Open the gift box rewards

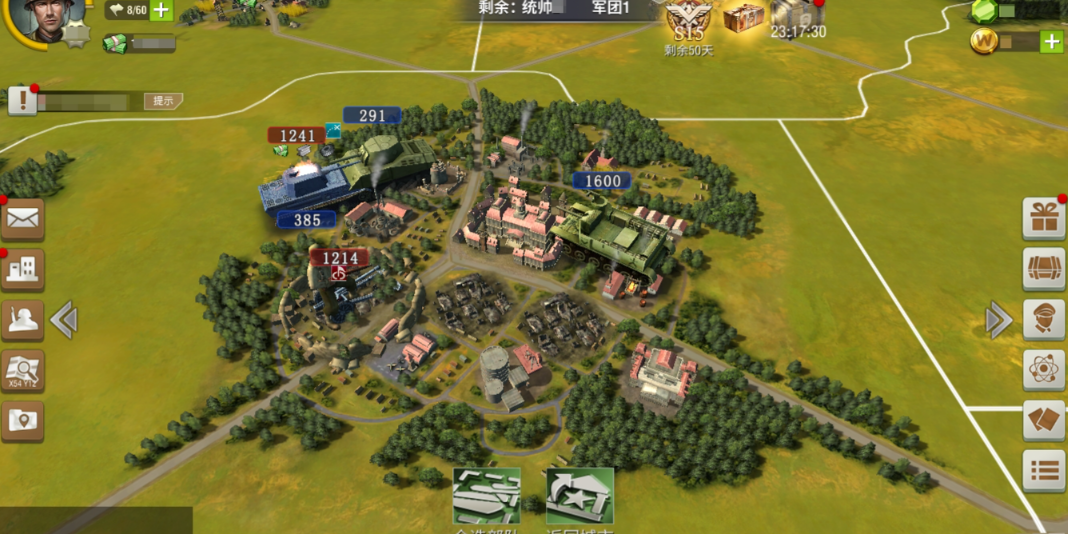point(1044,218)
